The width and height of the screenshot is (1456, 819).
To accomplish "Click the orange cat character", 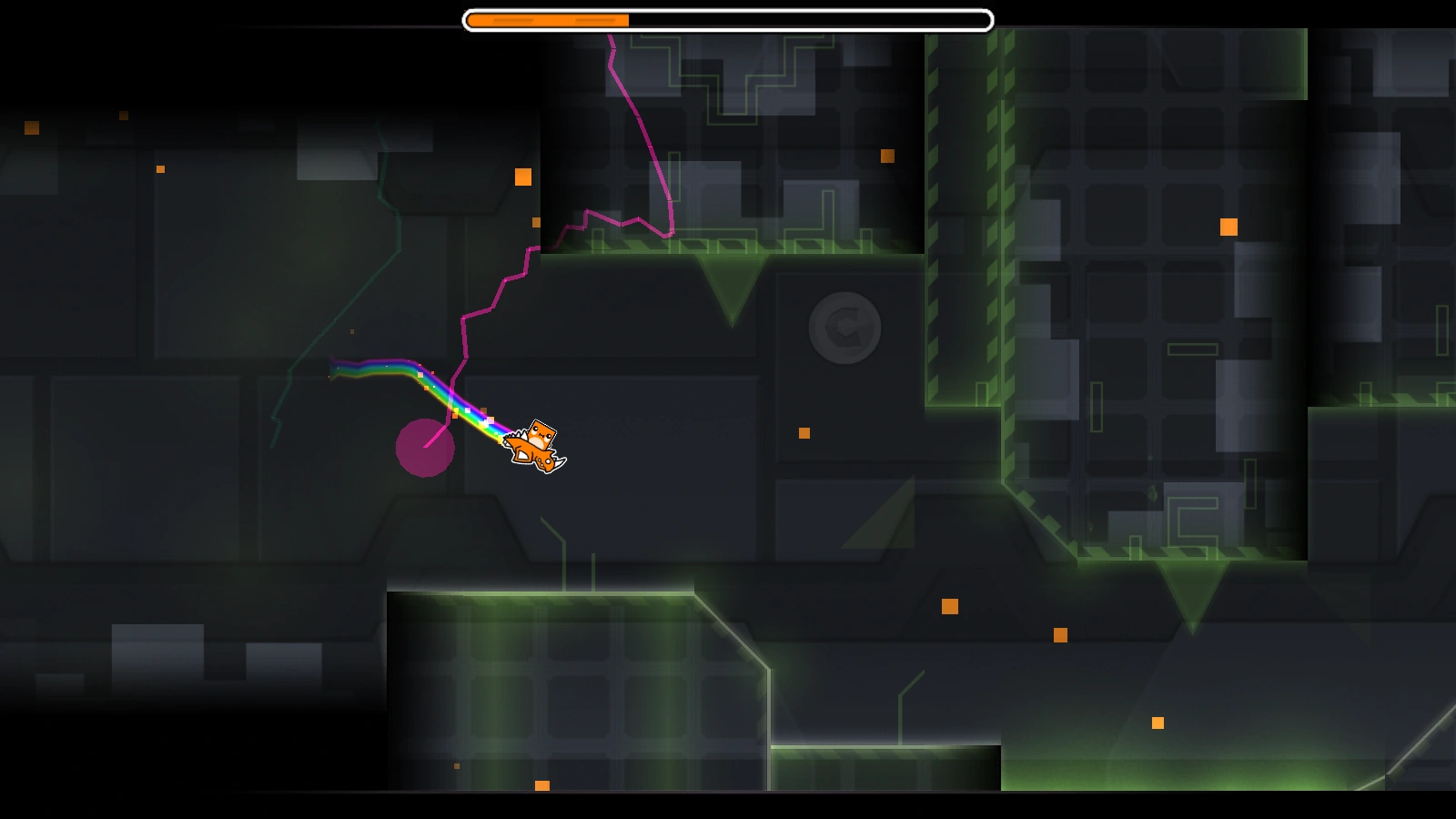I will pyautogui.click(x=537, y=446).
